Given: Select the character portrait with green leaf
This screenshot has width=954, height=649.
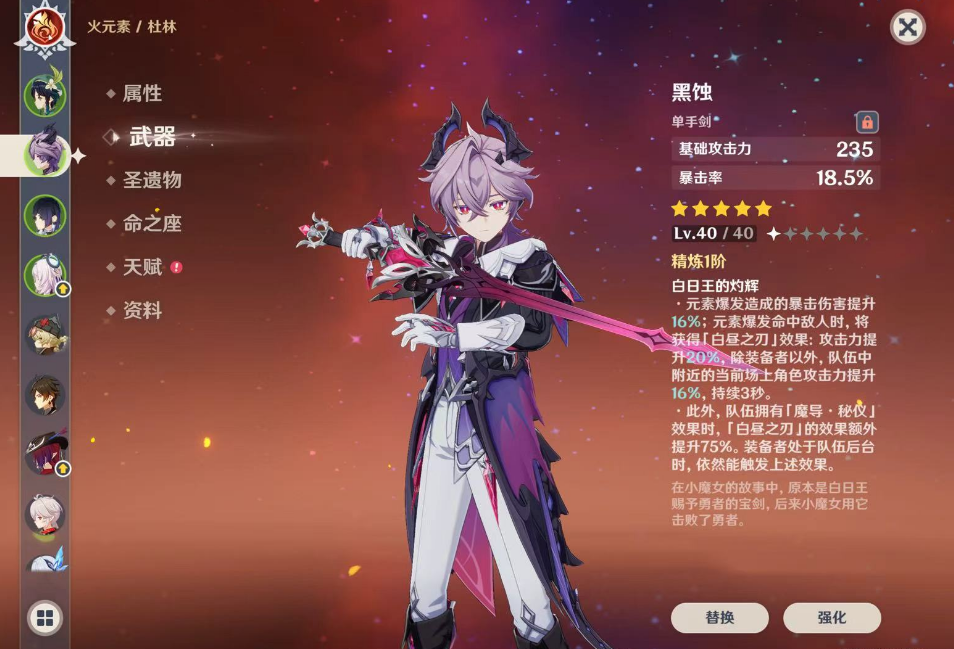Looking at the screenshot, I should pos(45,96).
